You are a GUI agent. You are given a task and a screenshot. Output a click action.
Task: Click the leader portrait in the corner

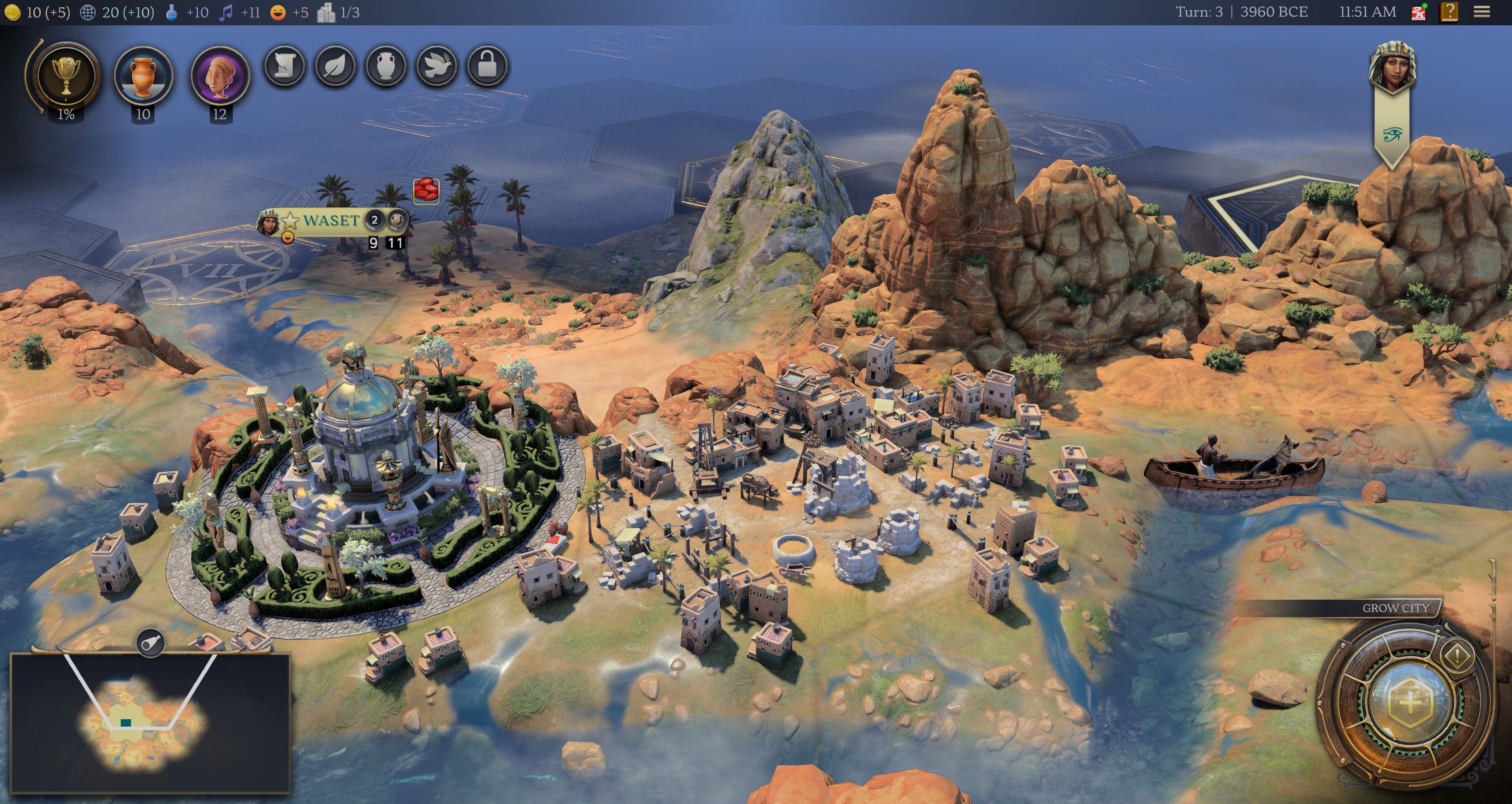(x=1392, y=67)
